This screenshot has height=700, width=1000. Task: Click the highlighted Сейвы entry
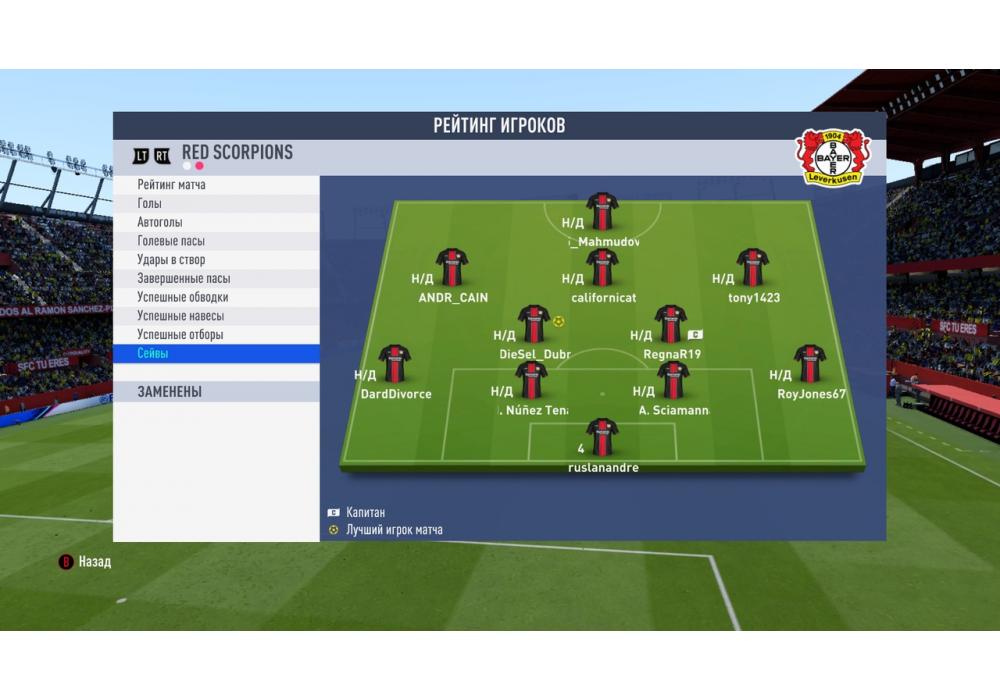(216, 354)
